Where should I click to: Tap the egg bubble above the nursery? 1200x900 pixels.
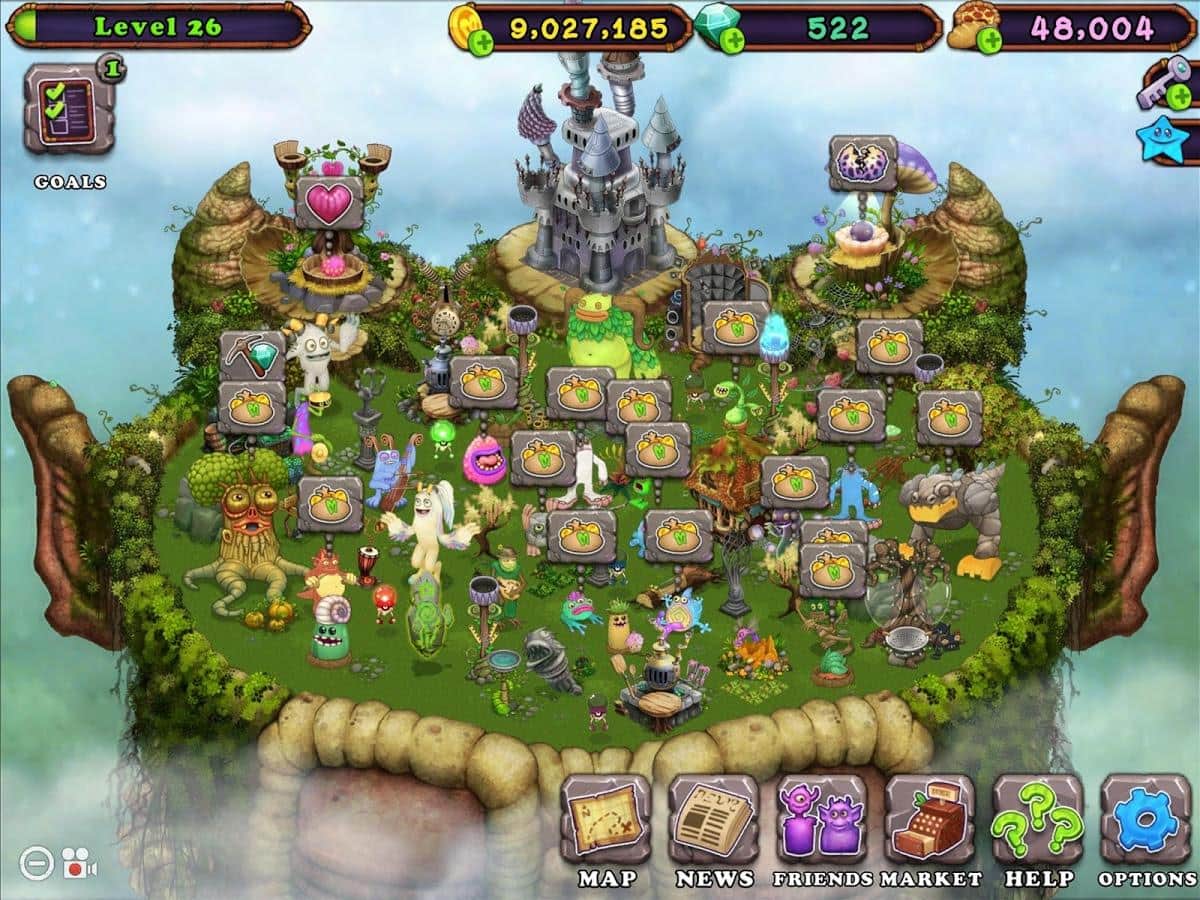[862, 163]
